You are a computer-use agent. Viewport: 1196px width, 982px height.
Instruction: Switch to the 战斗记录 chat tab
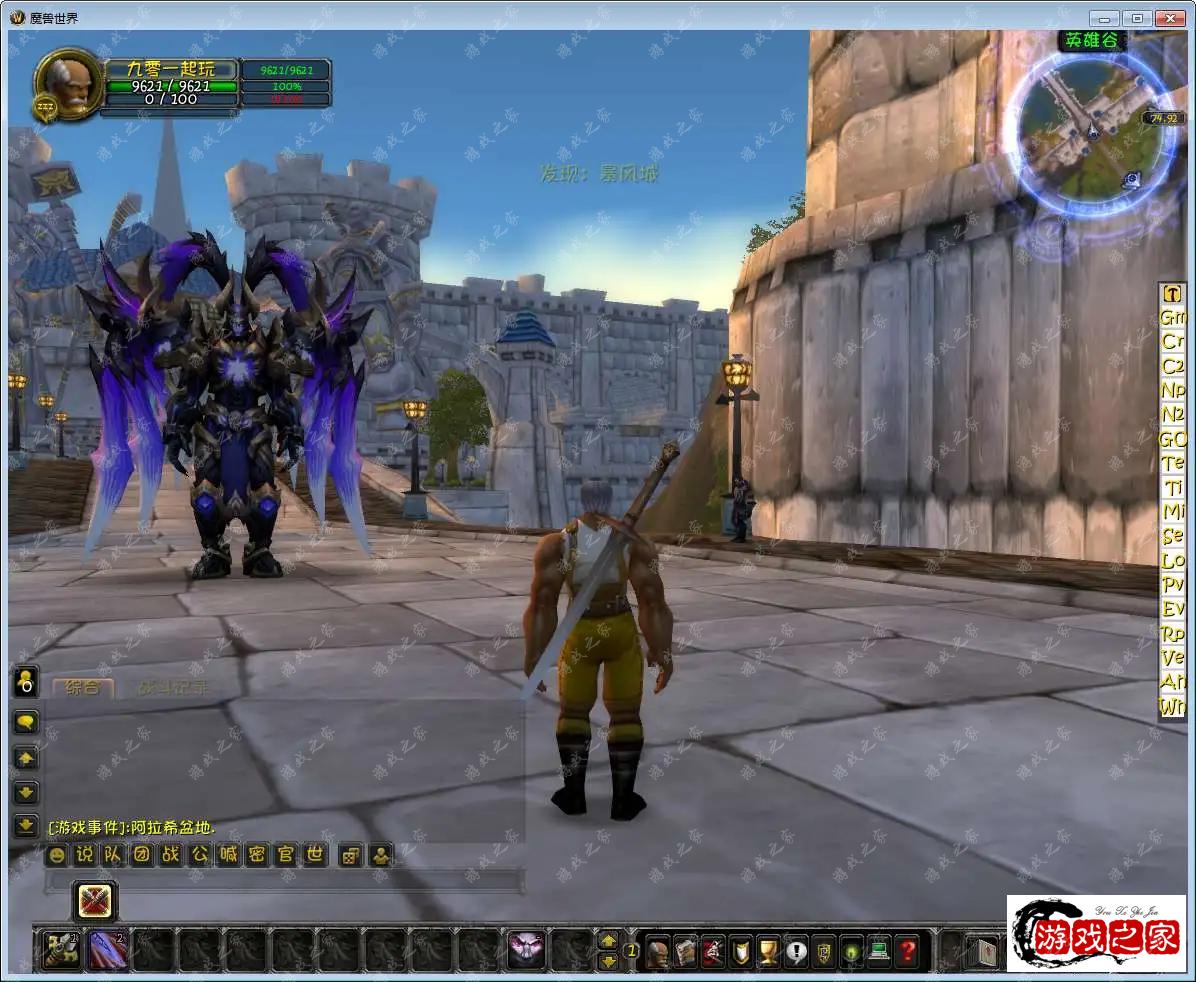point(174,687)
